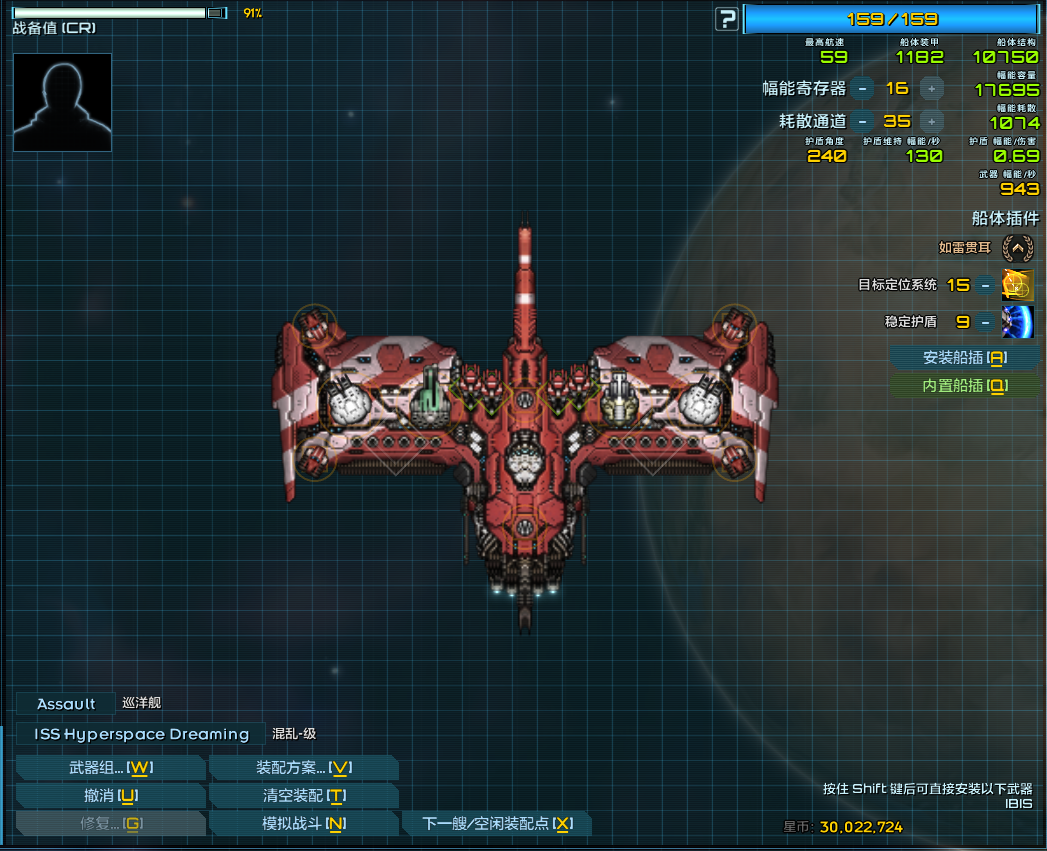Screen dimensions: 1047x851
Task: Select the 稳定护盾 shield hullmod icon
Action: pyautogui.click(x=1018, y=322)
